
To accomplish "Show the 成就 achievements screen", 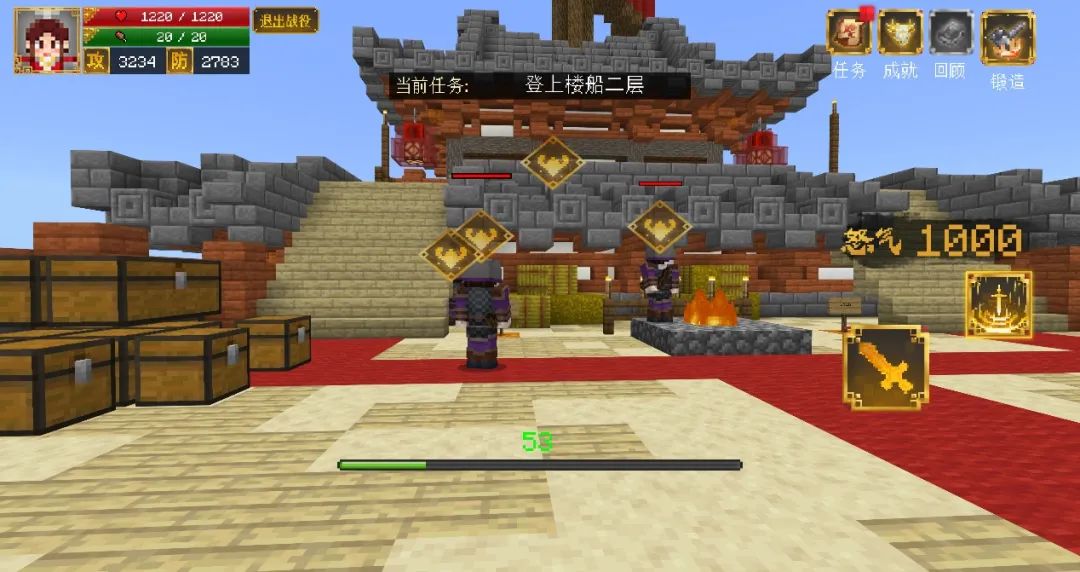I will [900, 33].
